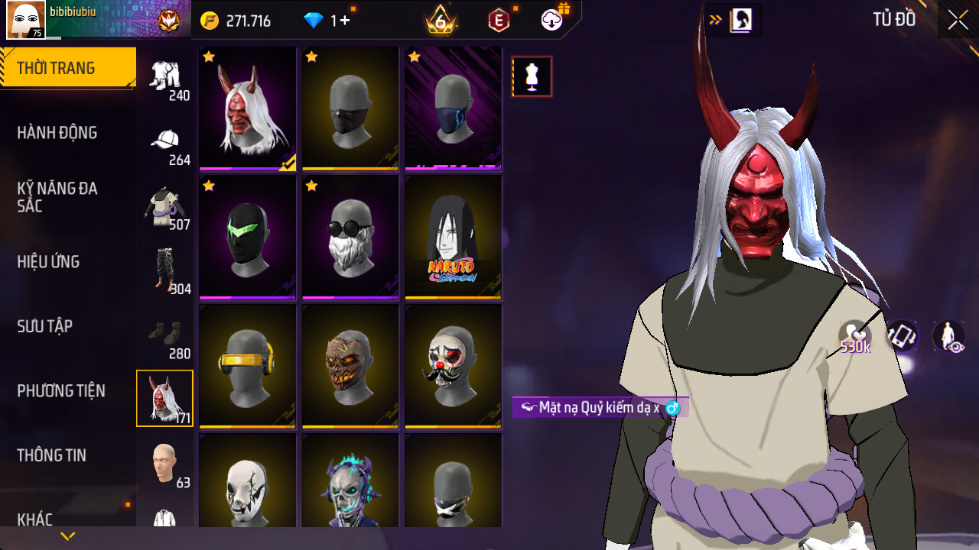Pick the pumpkin monster mask
Image resolution: width=979 pixels, height=550 pixels.
[x=350, y=366]
